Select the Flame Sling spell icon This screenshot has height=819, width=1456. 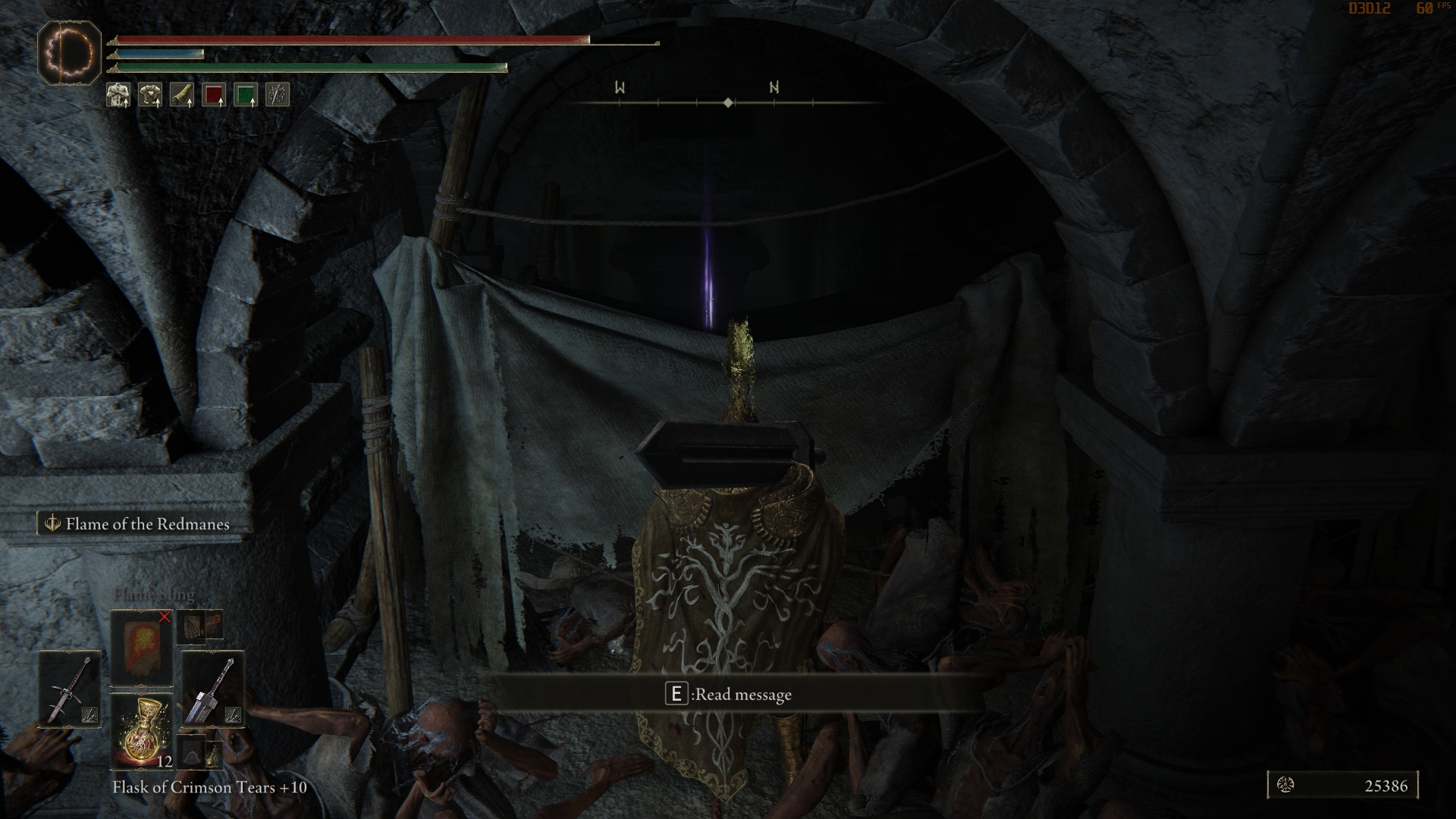140,647
